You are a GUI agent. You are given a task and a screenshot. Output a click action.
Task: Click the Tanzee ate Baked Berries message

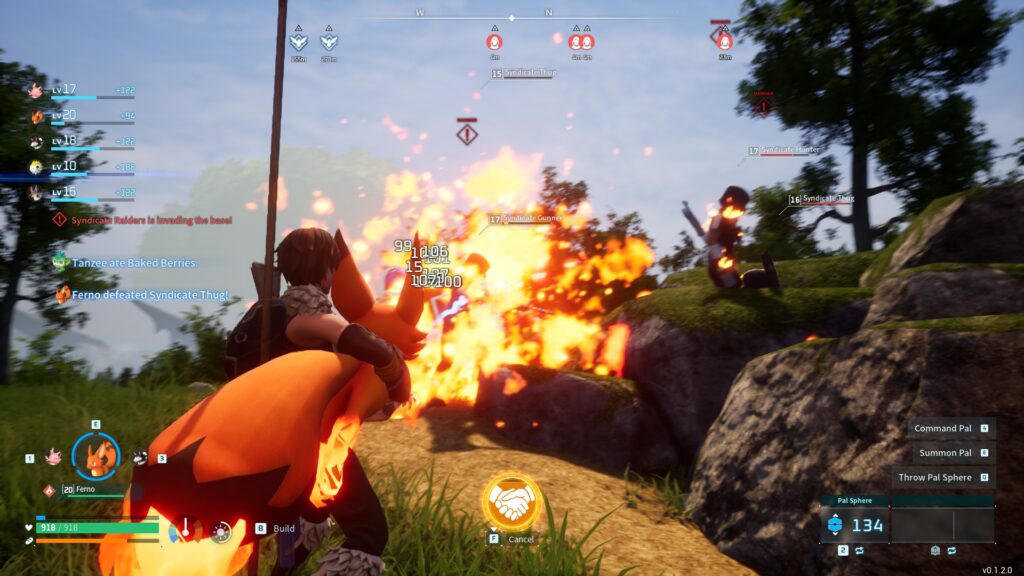coord(134,263)
